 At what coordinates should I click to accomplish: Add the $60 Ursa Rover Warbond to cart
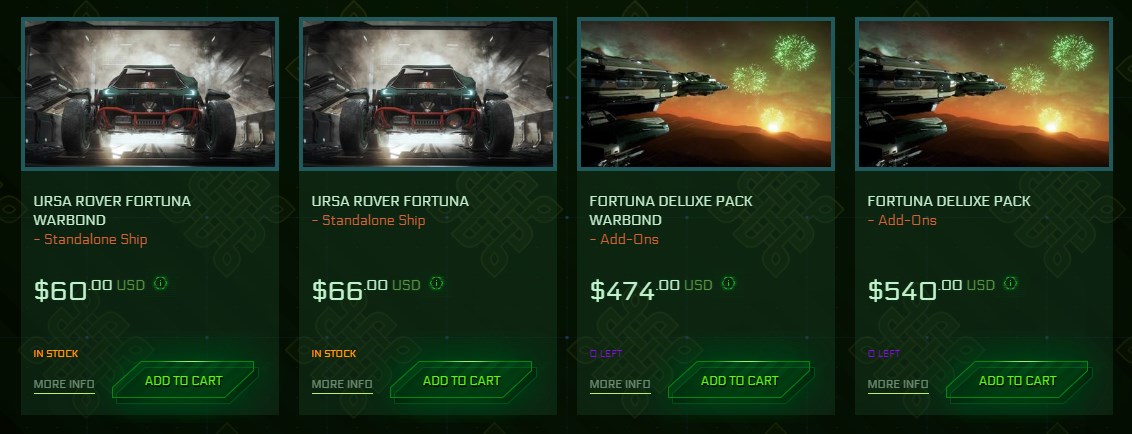click(x=184, y=381)
